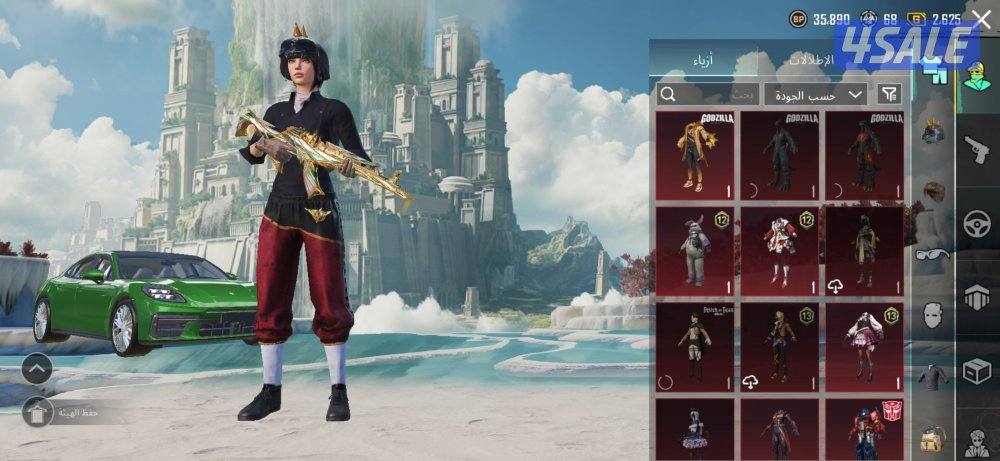Switch to the أزياء outfits tab

(703, 60)
